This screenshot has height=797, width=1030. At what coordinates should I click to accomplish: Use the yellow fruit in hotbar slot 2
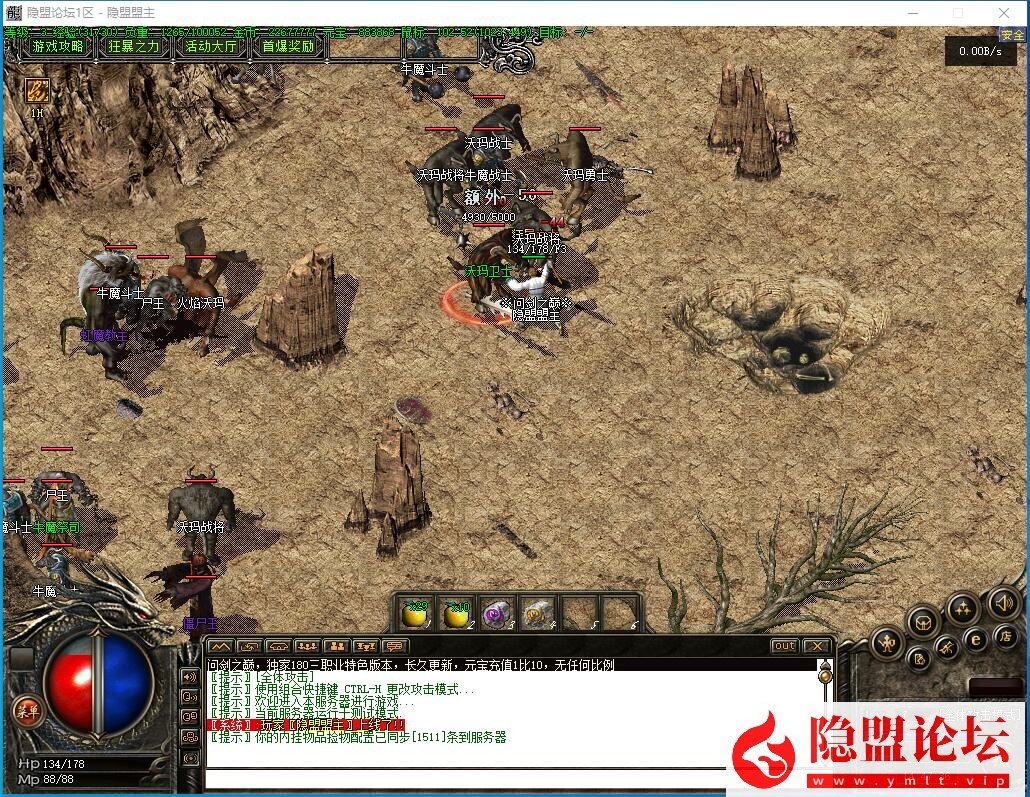[457, 614]
